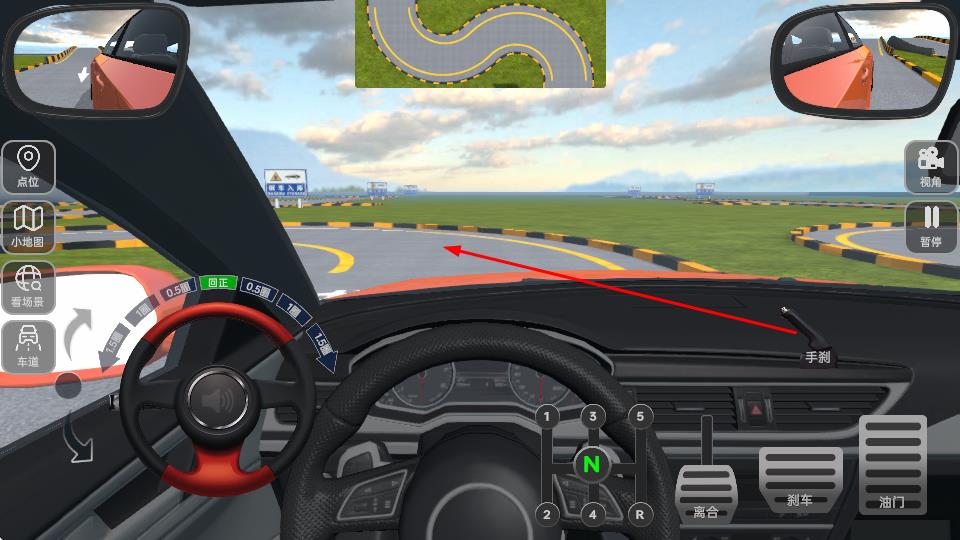960x540 pixels.
Task: Step on the 油门 accelerator pedal
Action: click(892, 464)
